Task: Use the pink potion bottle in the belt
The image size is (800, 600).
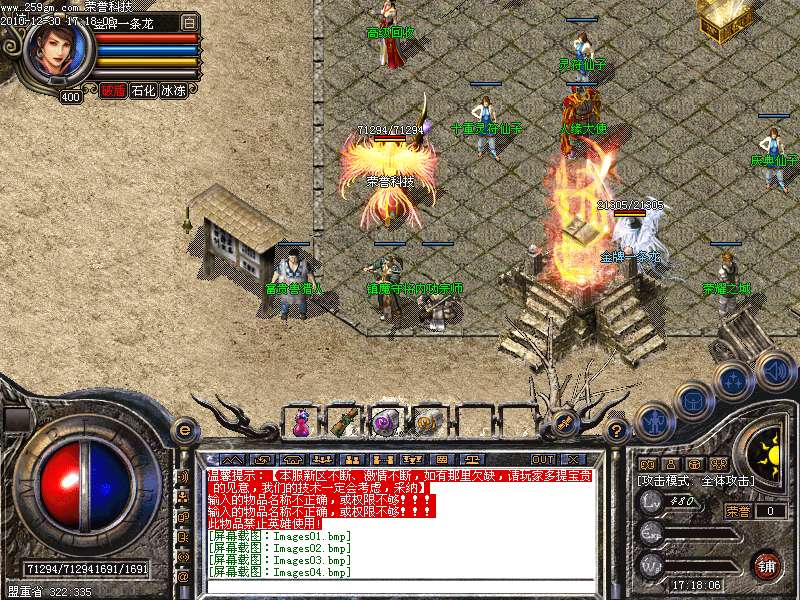Action: coord(300,424)
